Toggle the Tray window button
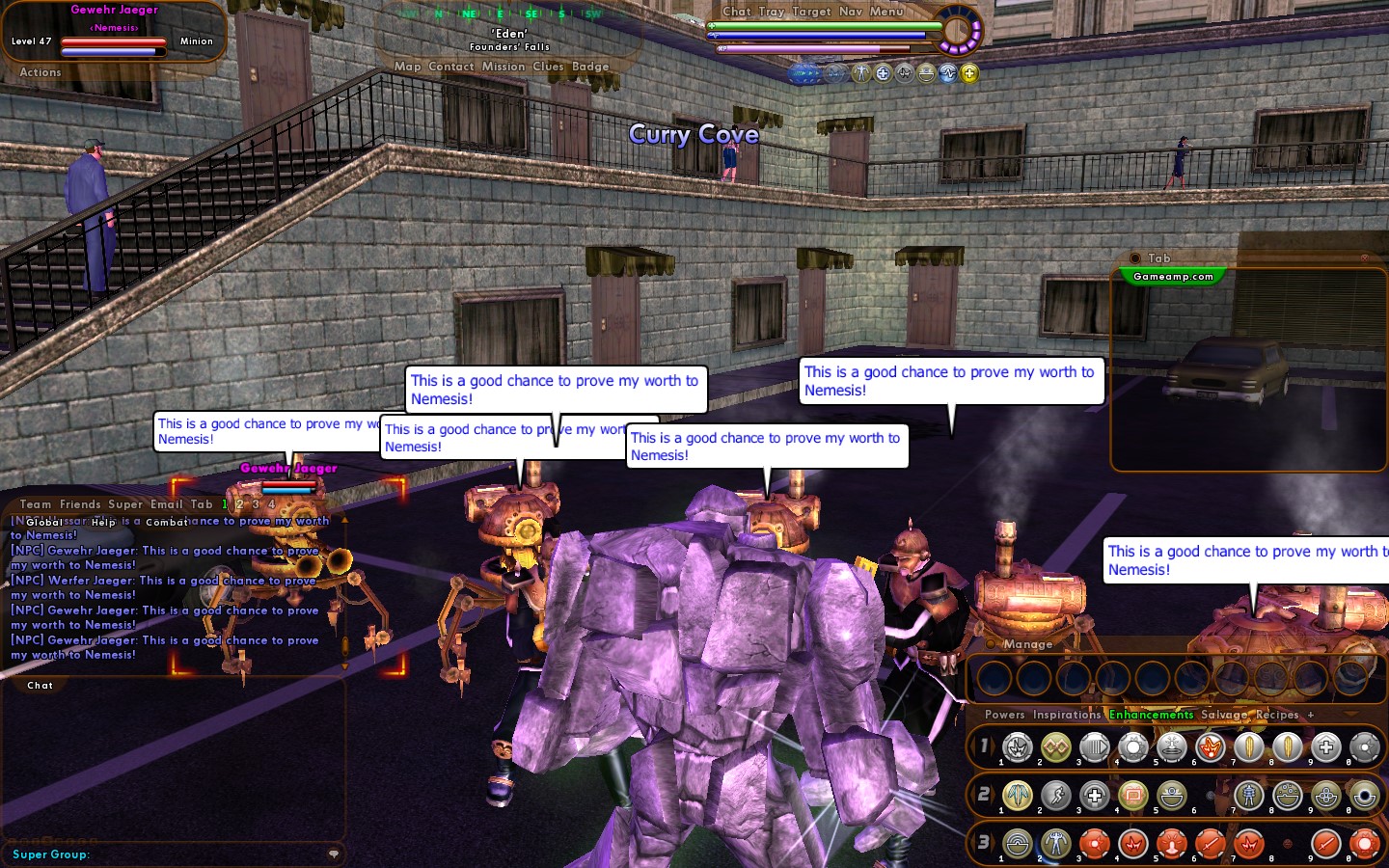 (772, 12)
